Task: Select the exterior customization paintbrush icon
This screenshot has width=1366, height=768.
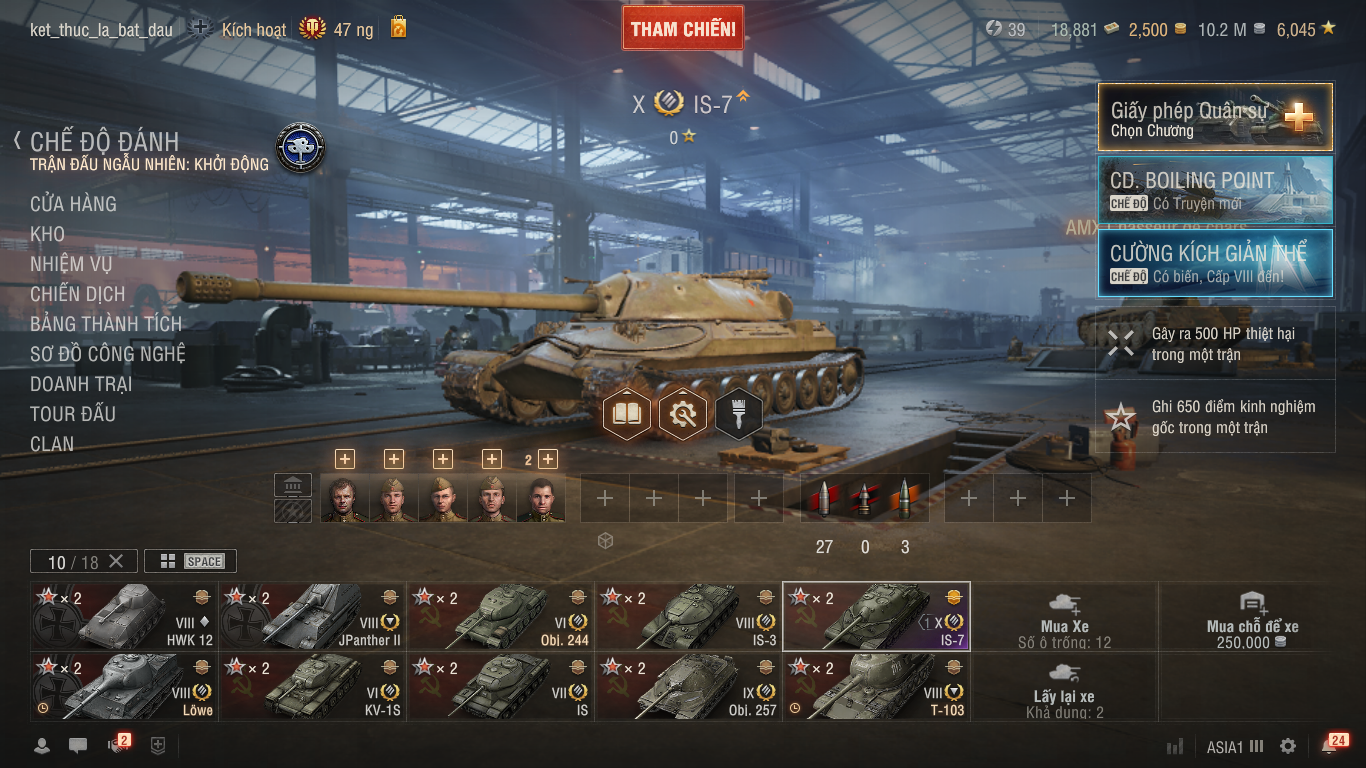Action: (x=738, y=412)
